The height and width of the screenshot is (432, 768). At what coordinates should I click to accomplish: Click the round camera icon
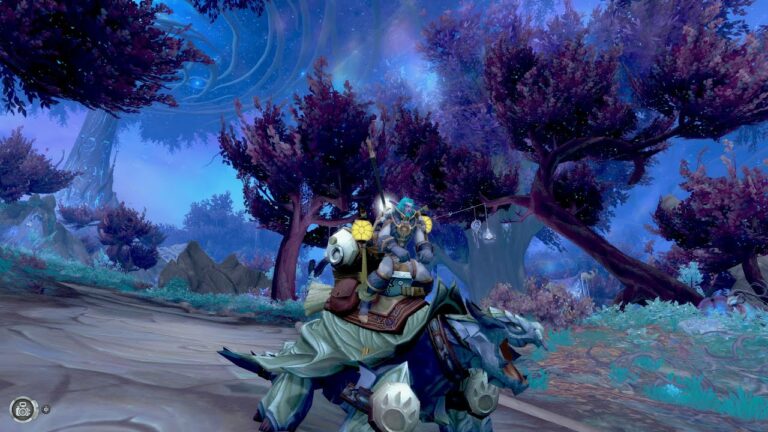point(23,408)
